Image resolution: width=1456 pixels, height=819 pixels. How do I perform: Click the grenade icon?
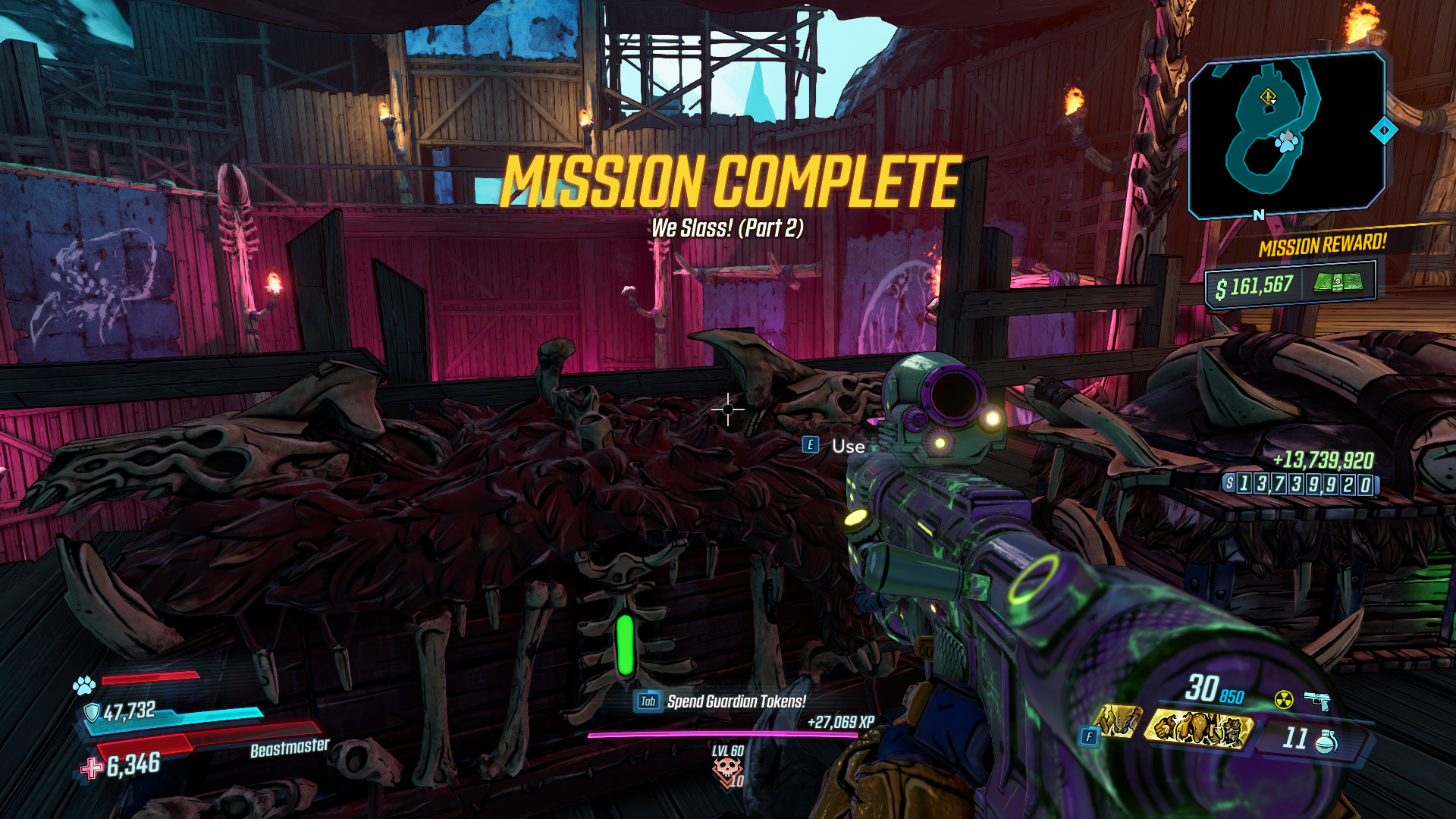pos(1326,742)
